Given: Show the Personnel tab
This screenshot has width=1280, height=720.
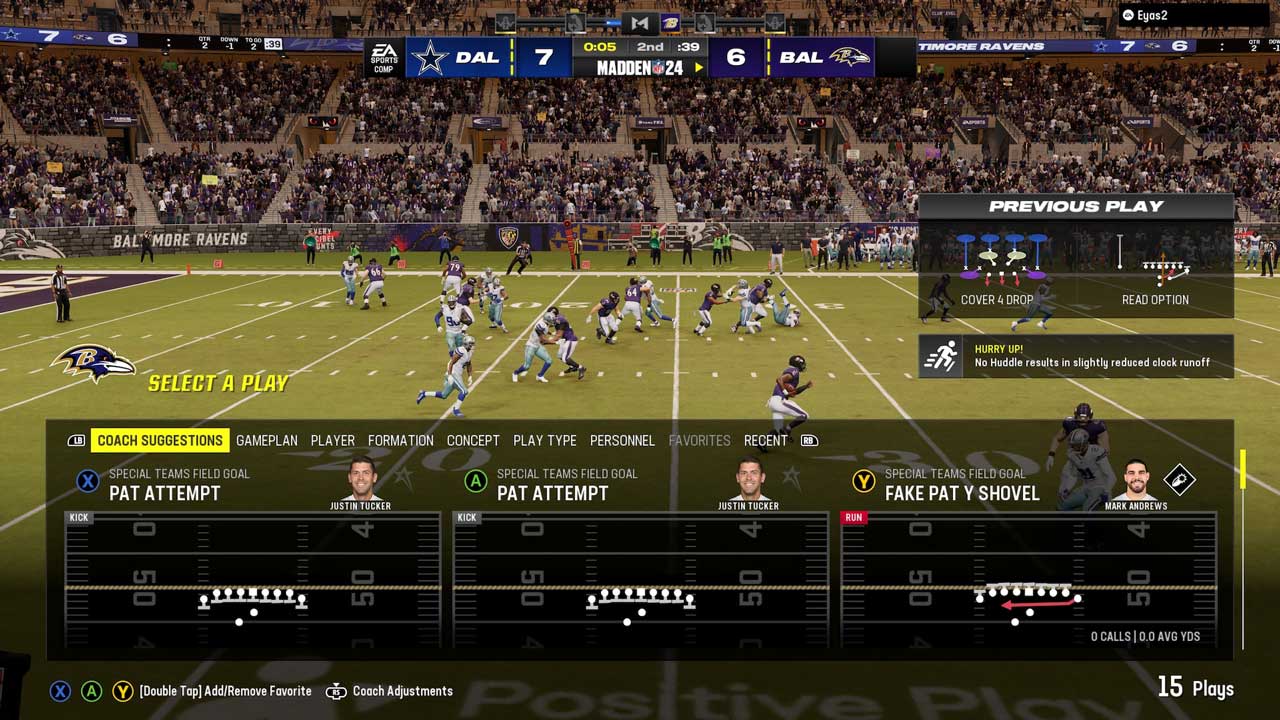Looking at the screenshot, I should tap(622, 440).
